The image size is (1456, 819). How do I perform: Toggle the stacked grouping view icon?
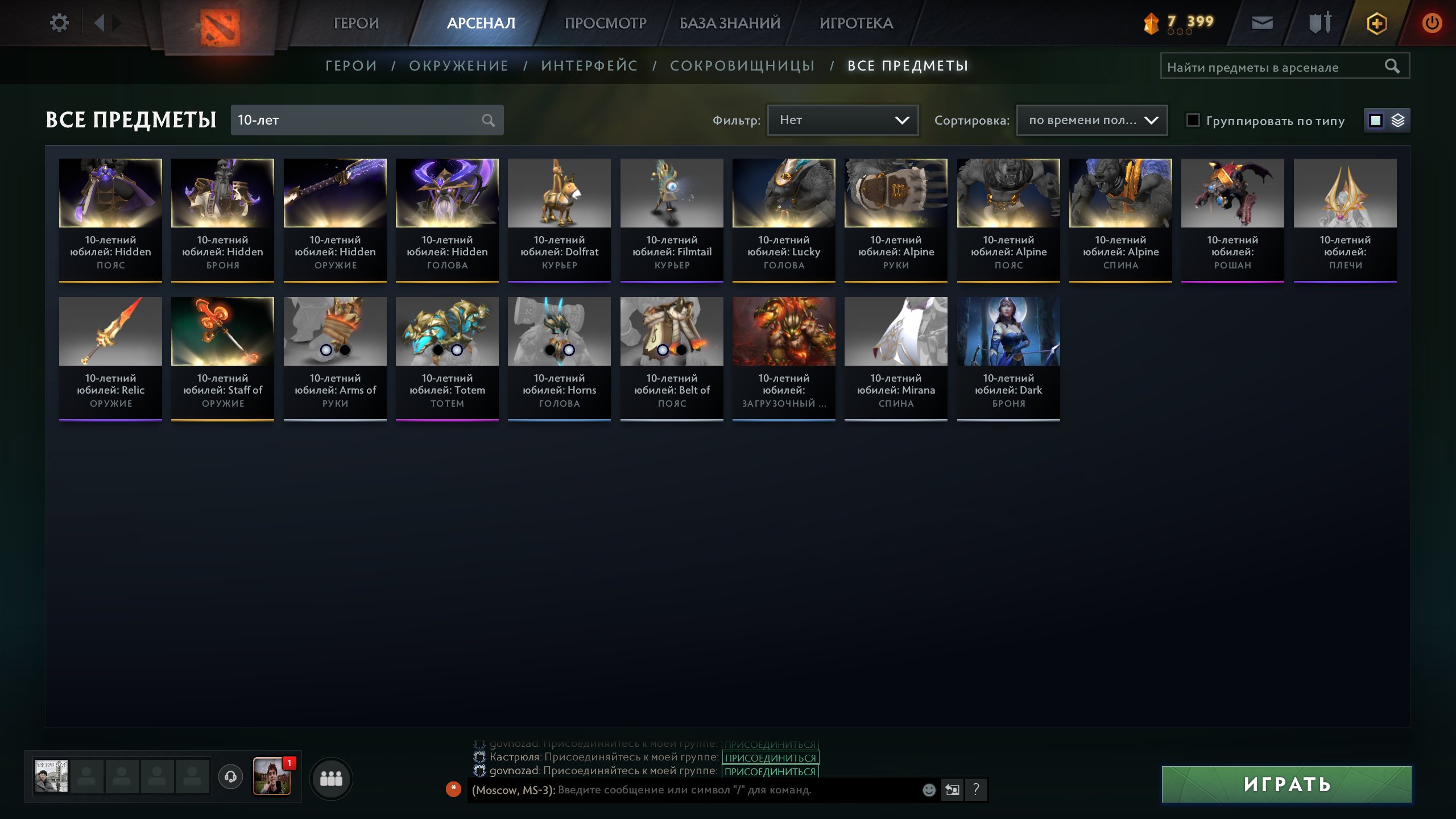tap(1399, 120)
